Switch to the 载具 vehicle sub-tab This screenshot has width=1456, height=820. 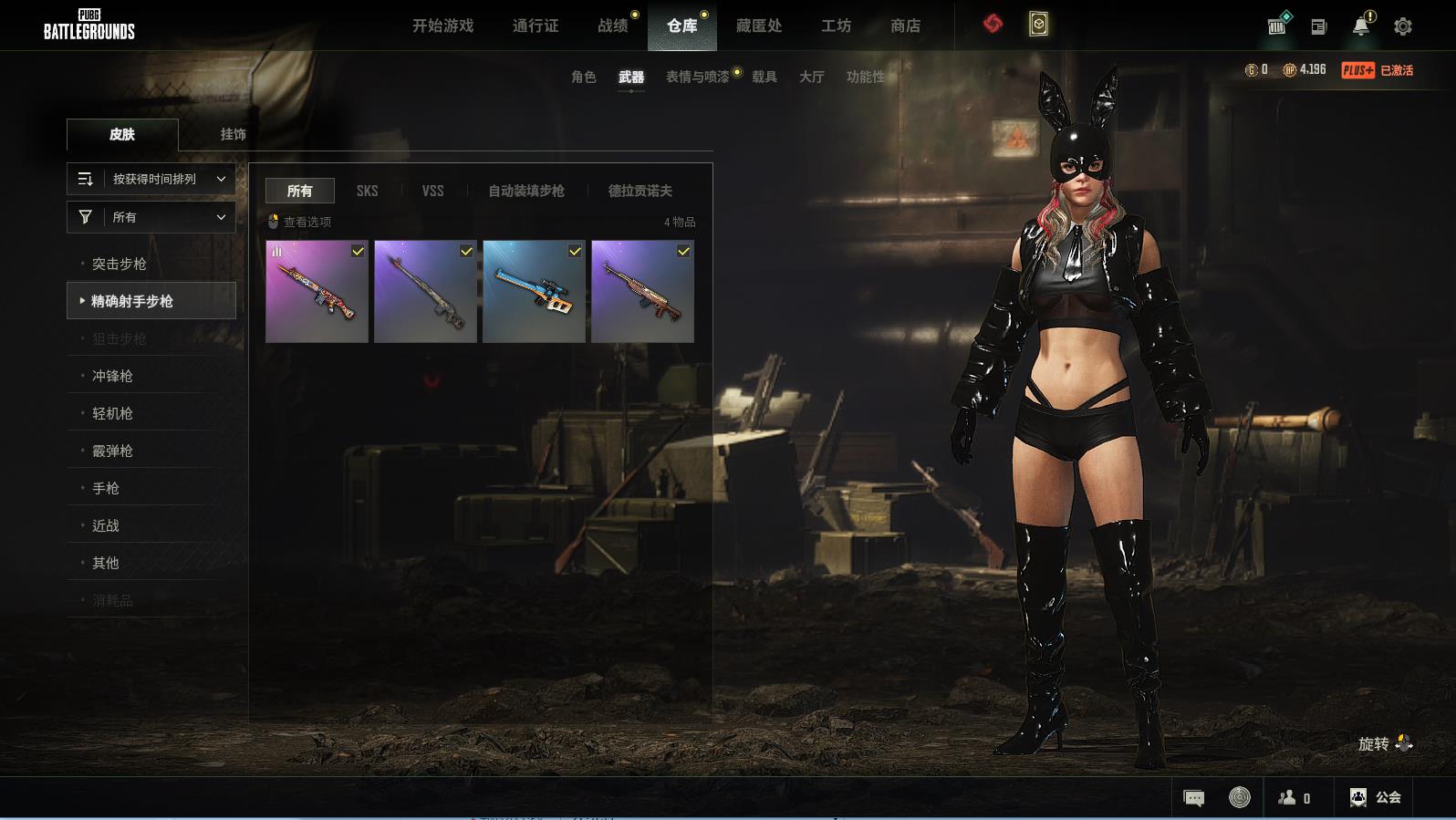coord(764,77)
